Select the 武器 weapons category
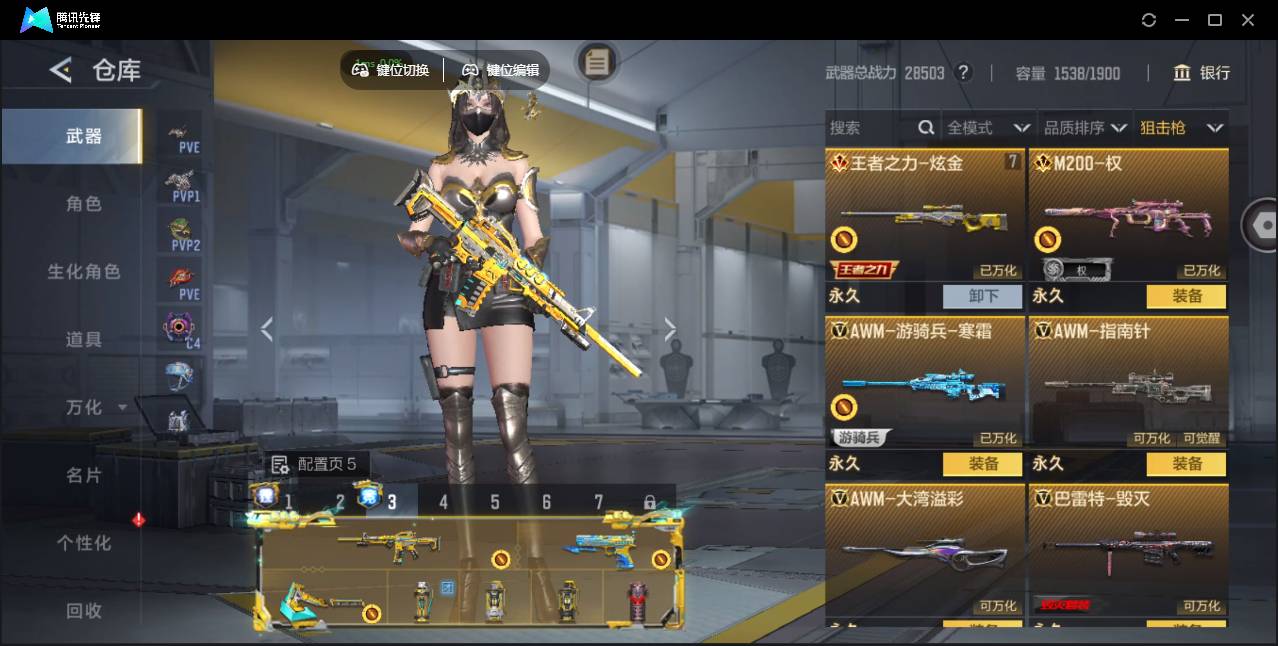Screen dimensions: 1278x646 tap(84, 136)
